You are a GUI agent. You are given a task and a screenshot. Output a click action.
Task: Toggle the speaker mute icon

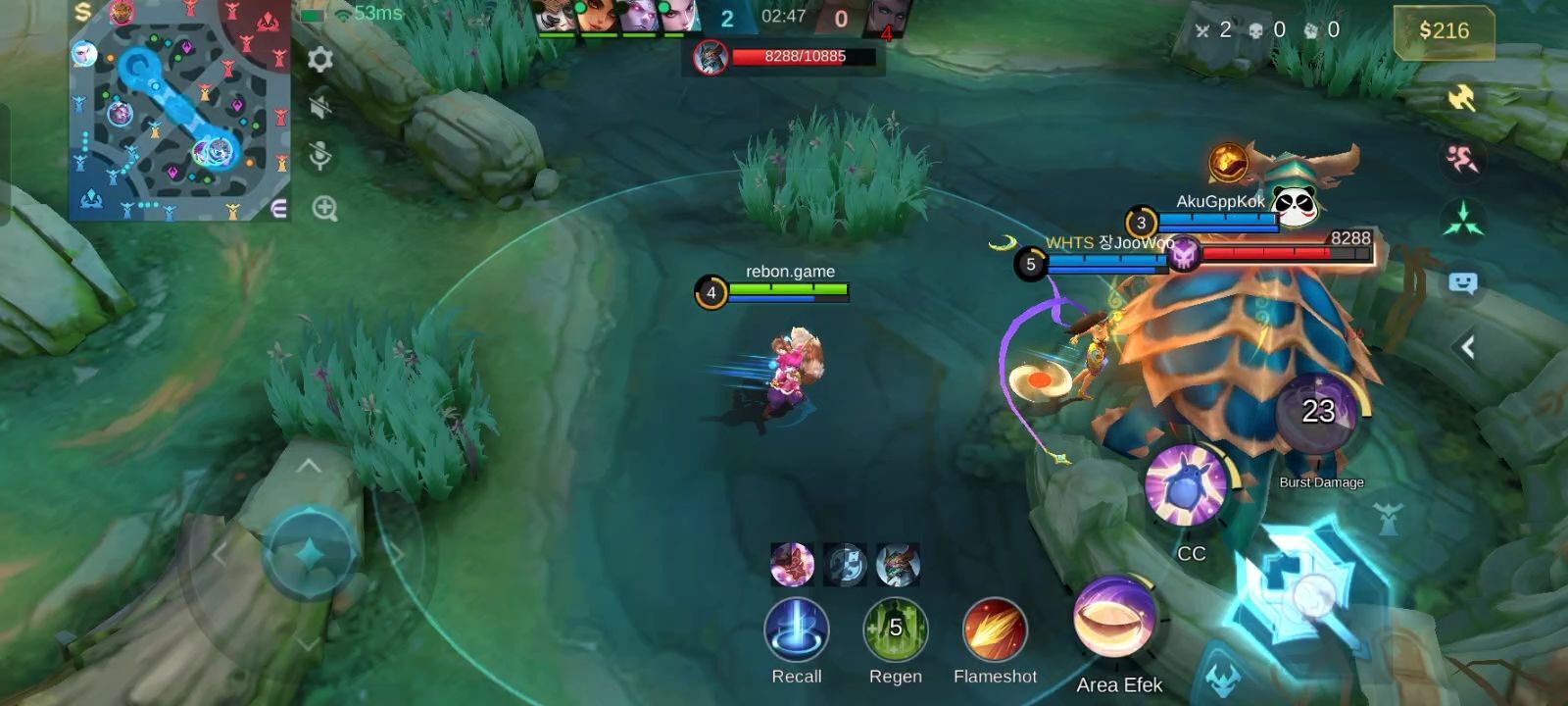pos(320,107)
